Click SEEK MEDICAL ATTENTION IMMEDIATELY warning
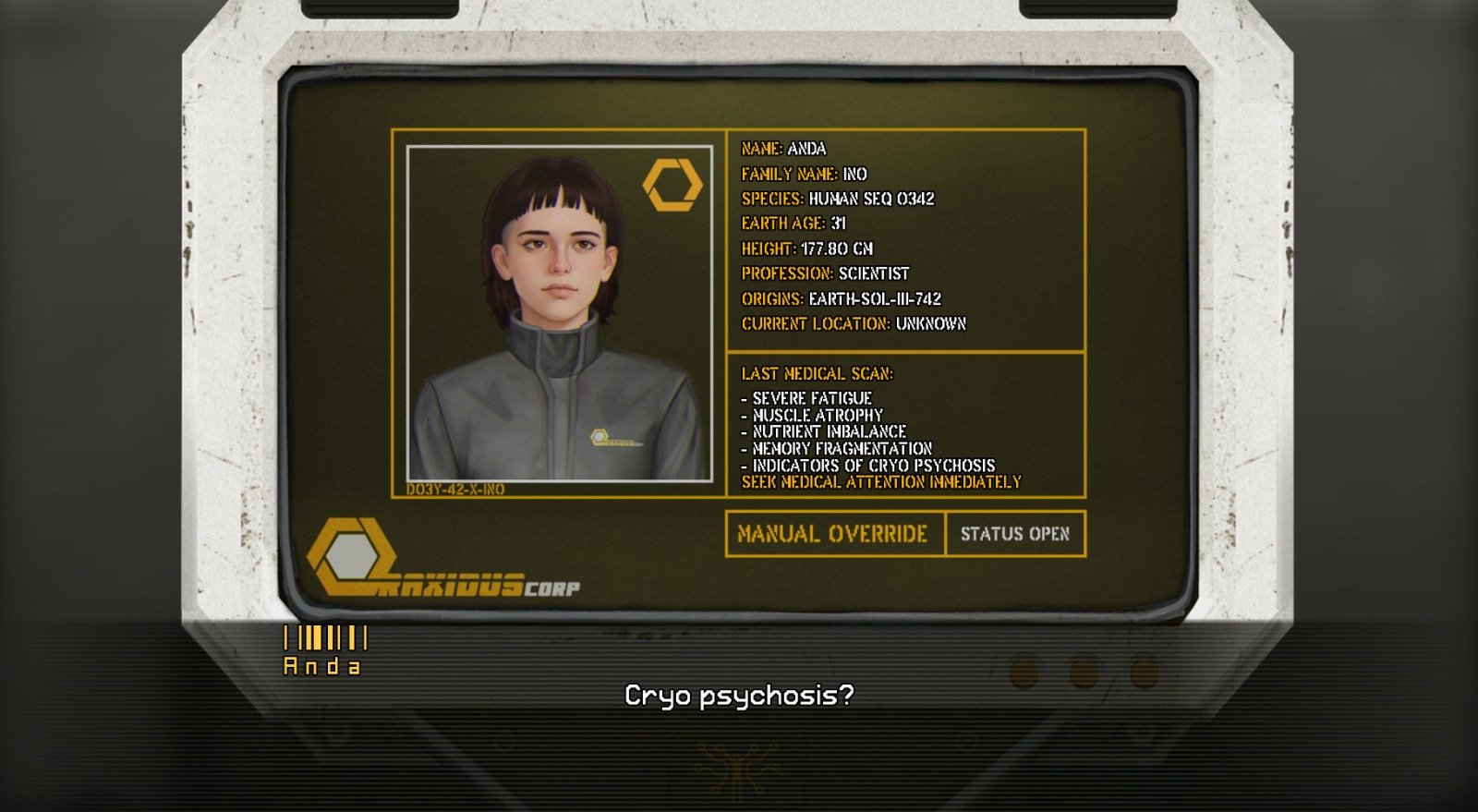 (x=880, y=481)
